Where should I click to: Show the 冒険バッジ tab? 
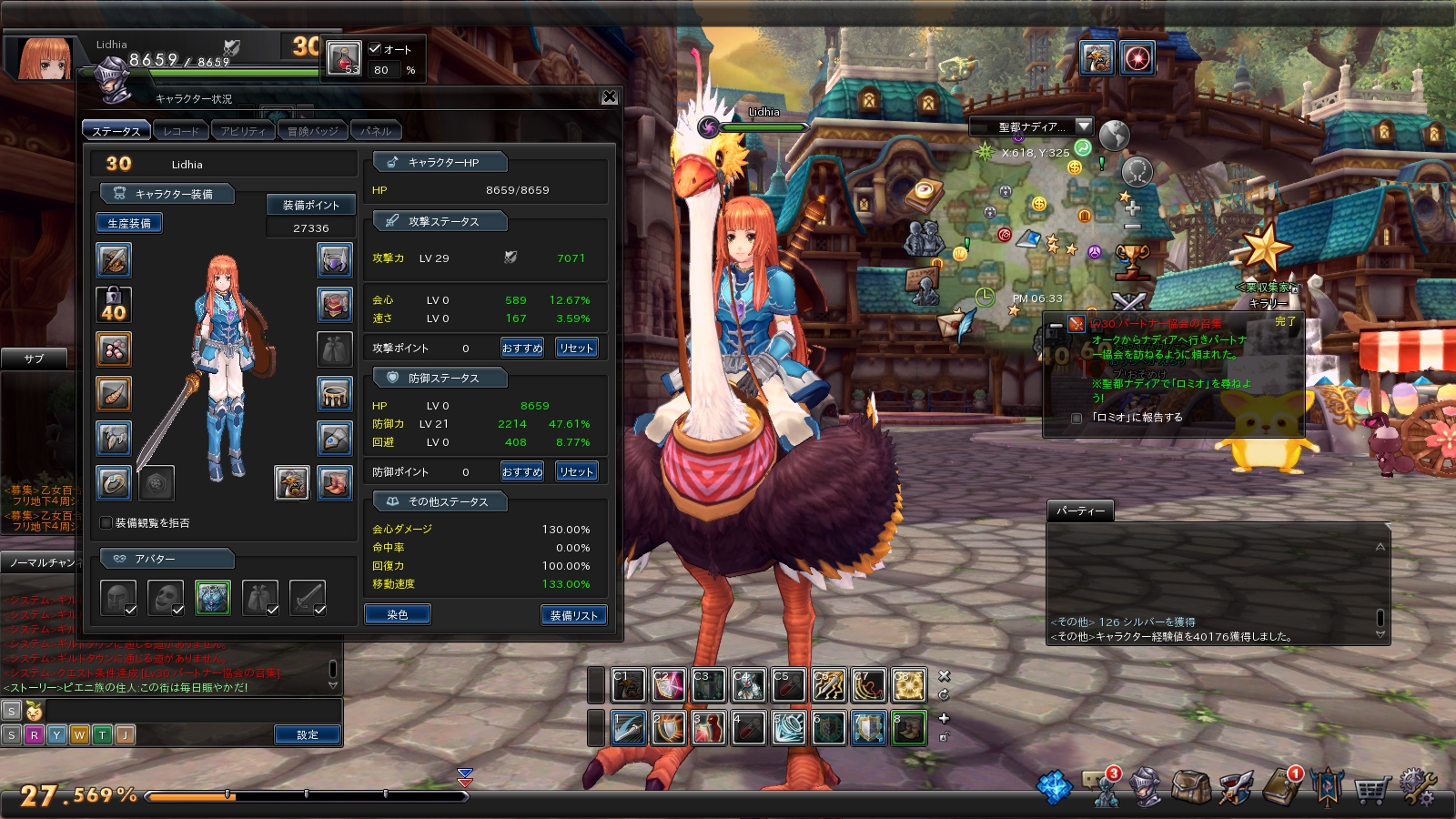coord(312,131)
